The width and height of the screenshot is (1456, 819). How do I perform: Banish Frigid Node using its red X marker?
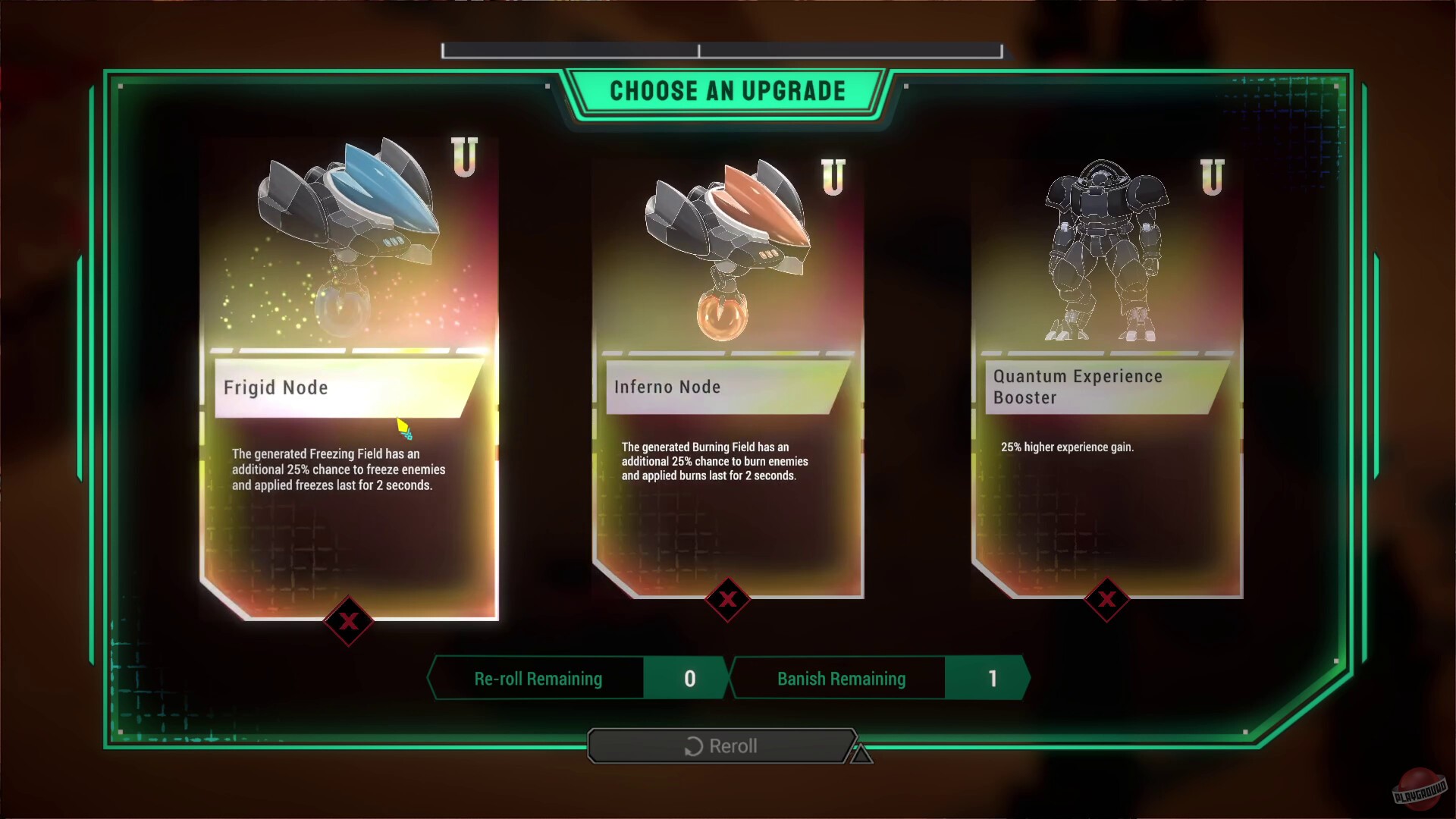pyautogui.click(x=348, y=622)
